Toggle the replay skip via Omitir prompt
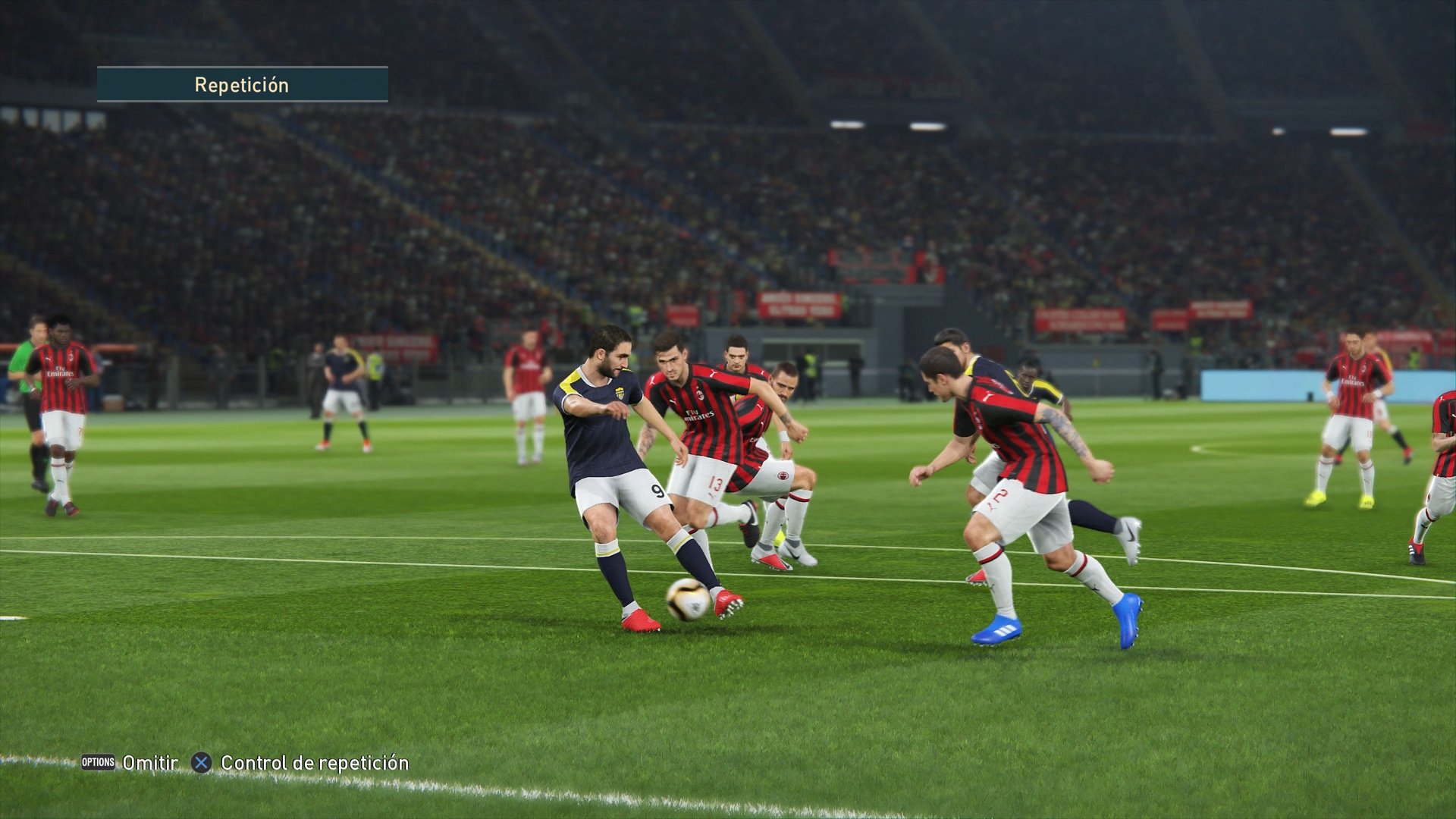 [149, 764]
